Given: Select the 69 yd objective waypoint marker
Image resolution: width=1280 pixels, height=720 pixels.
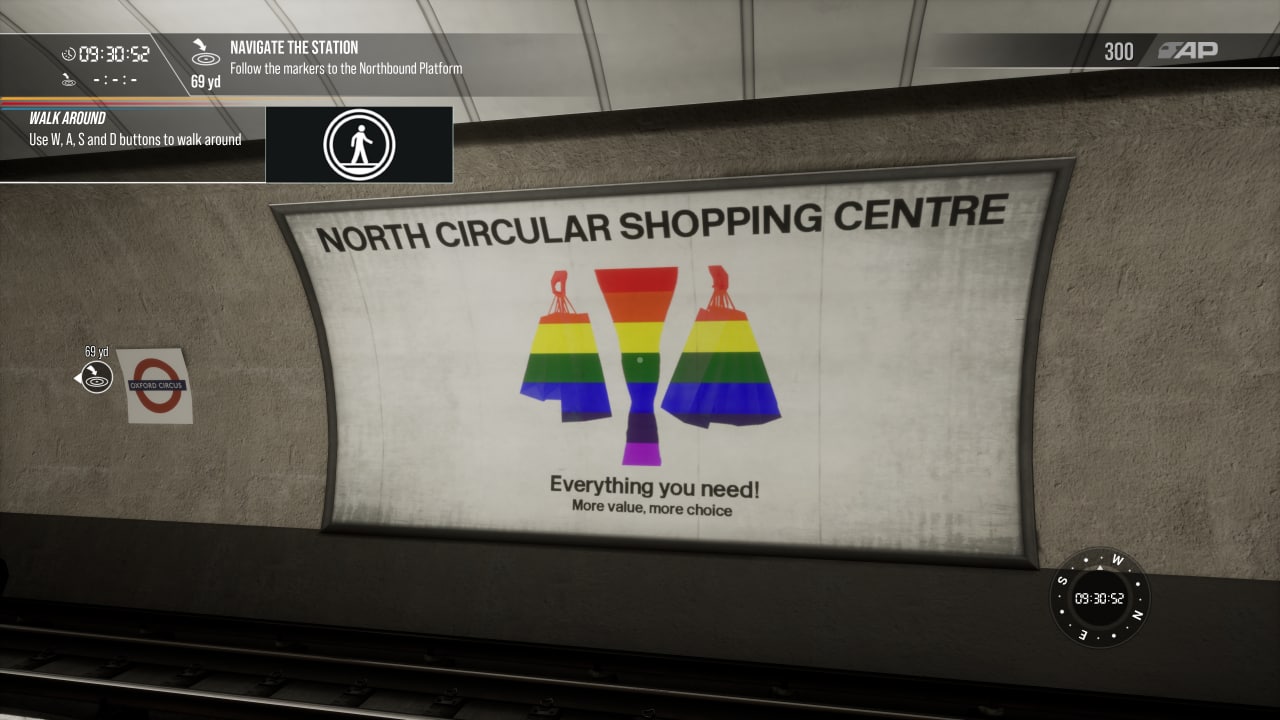Looking at the screenshot, I should (x=96, y=376).
